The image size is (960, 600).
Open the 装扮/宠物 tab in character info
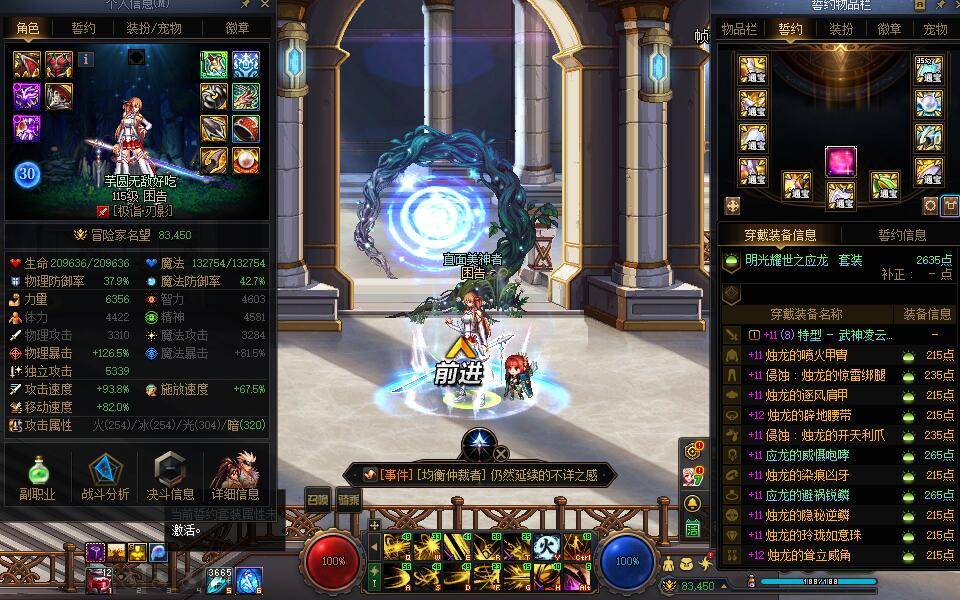pyautogui.click(x=152, y=29)
